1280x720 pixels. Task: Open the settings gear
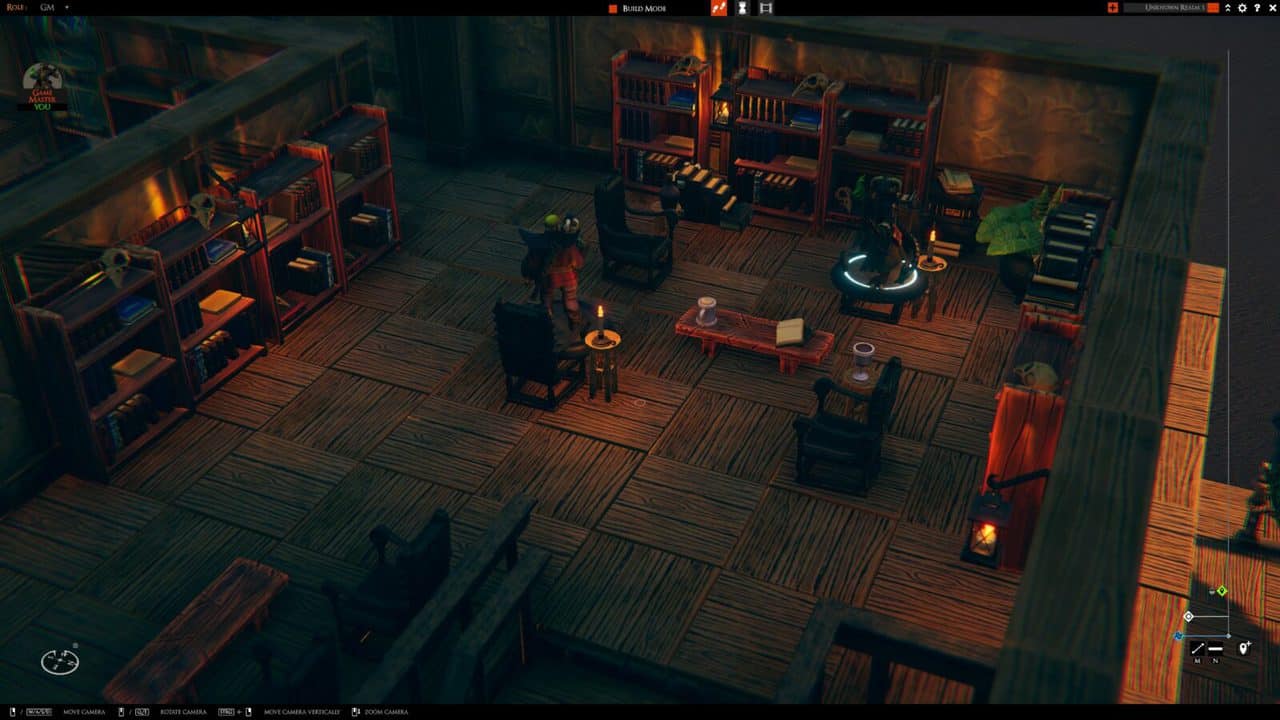pyautogui.click(x=1242, y=7)
